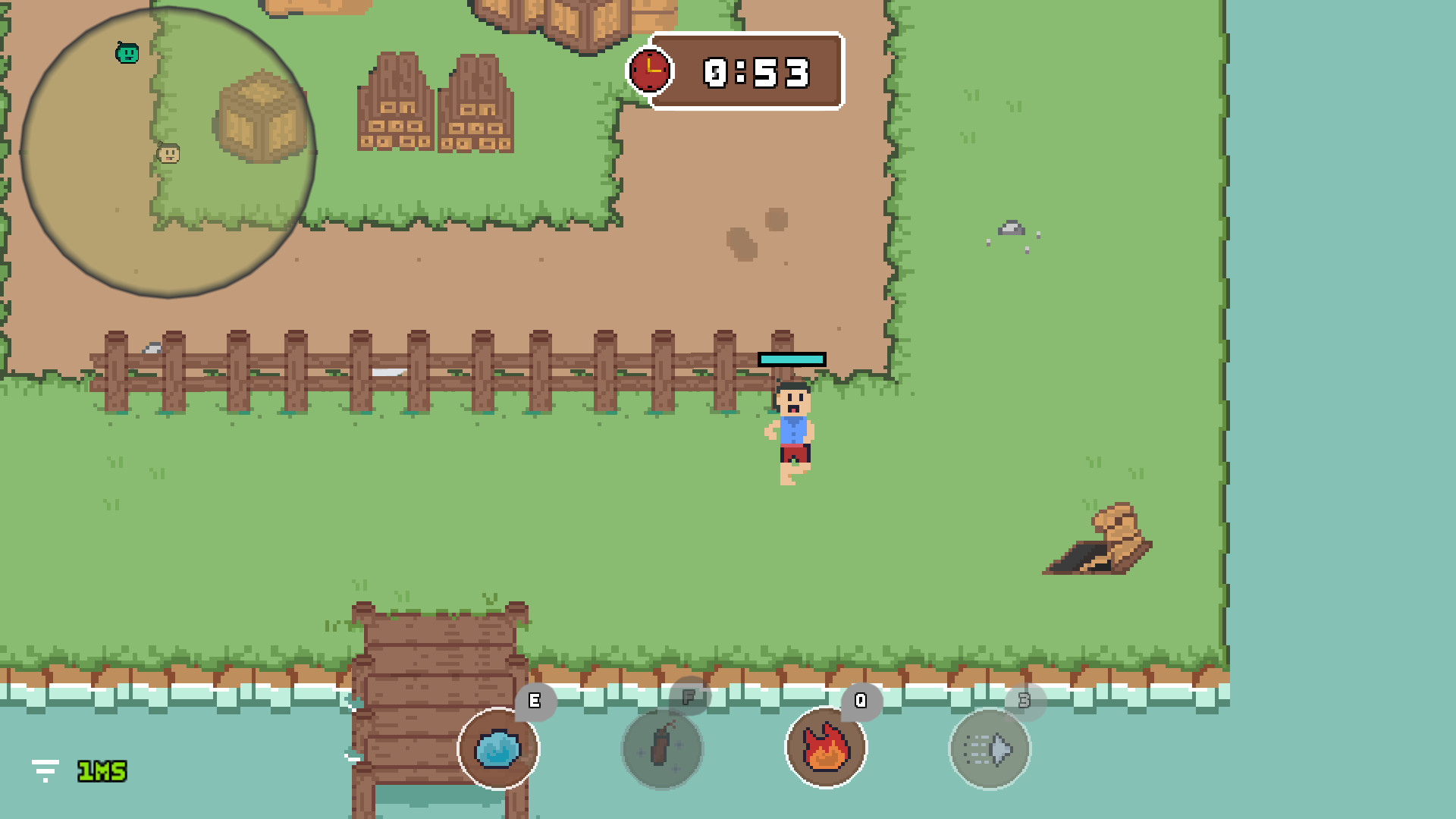Select the green robot marker on the minimap

[x=127, y=54]
